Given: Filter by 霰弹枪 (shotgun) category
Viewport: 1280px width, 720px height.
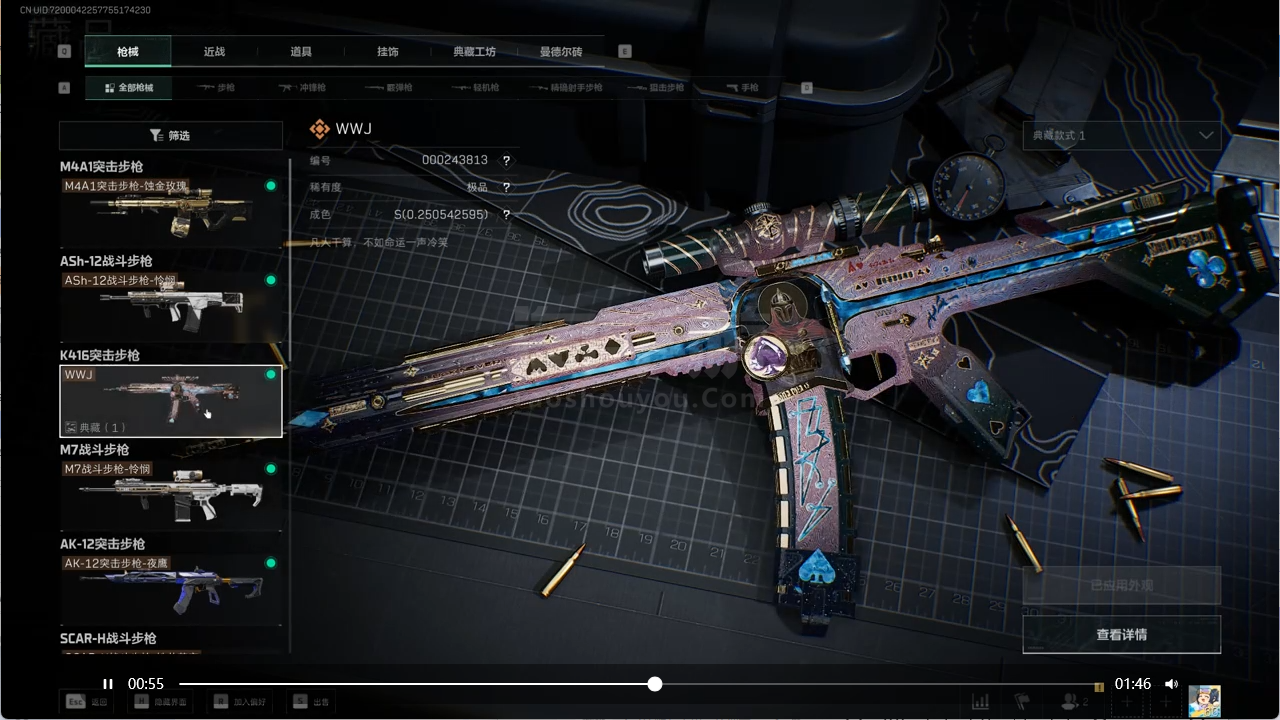Looking at the screenshot, I should (x=389, y=88).
